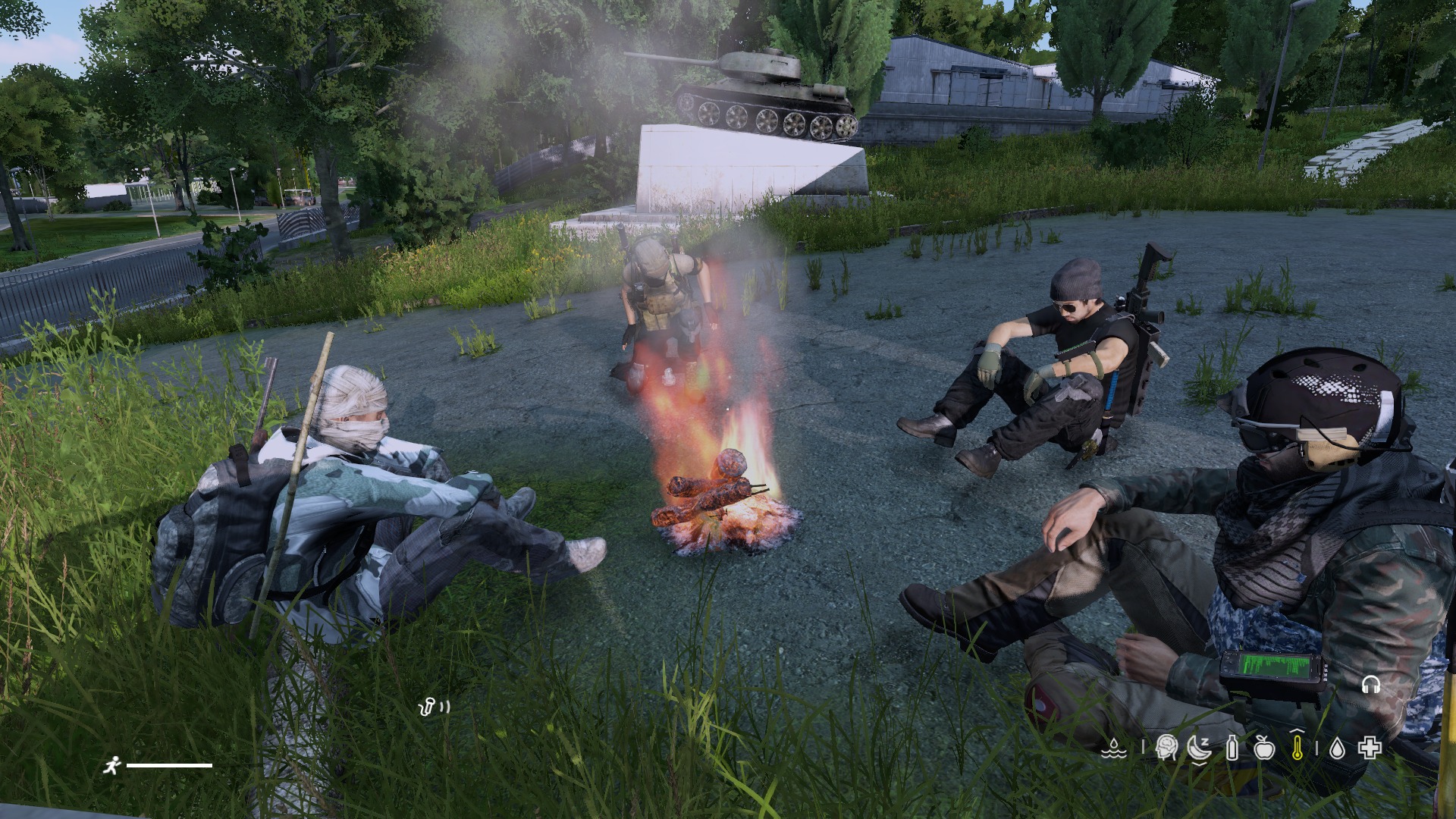Click the microphone voice indicator icon
1456x819 pixels.
[x=428, y=708]
